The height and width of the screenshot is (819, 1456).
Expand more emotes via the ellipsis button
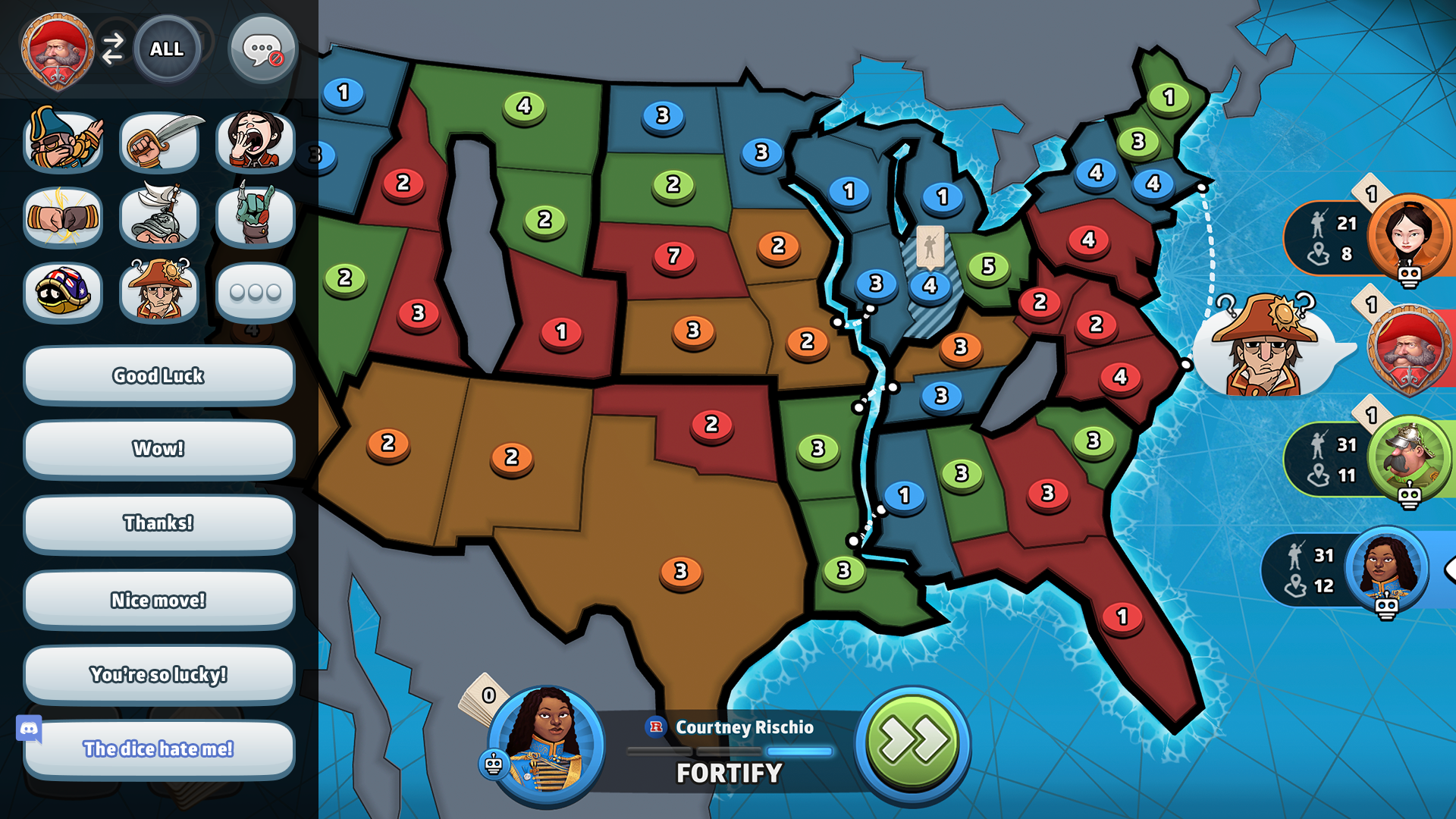(x=255, y=292)
